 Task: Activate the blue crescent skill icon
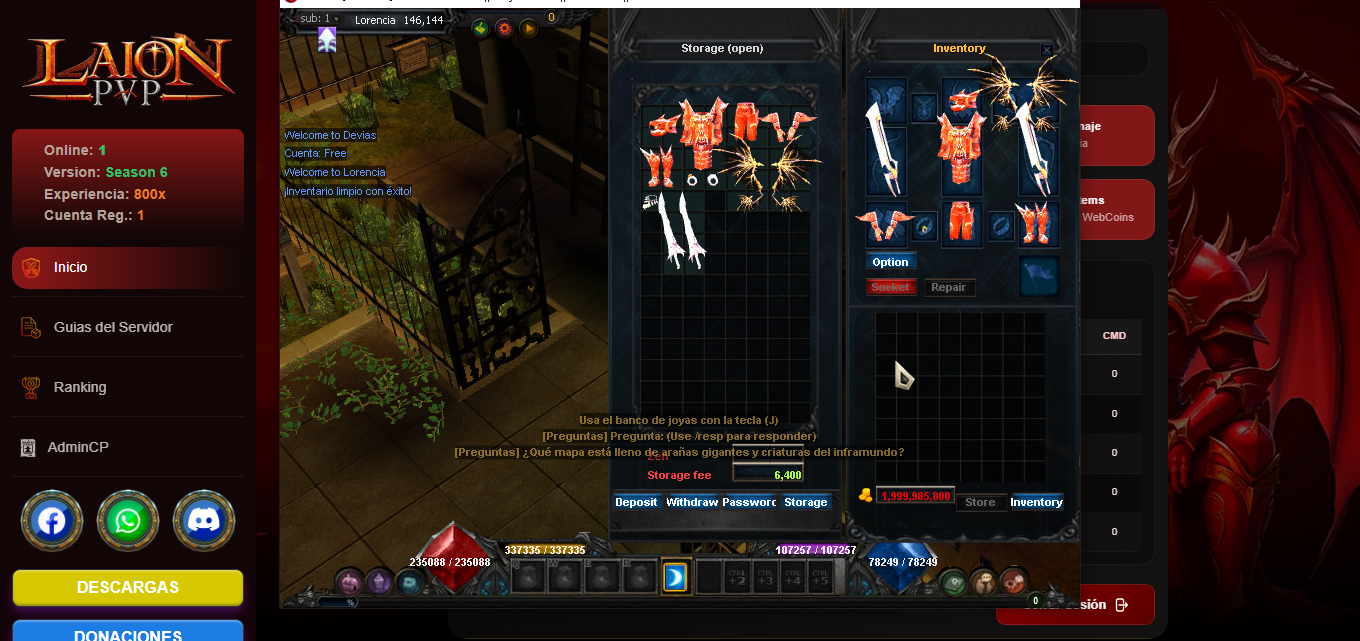point(675,577)
